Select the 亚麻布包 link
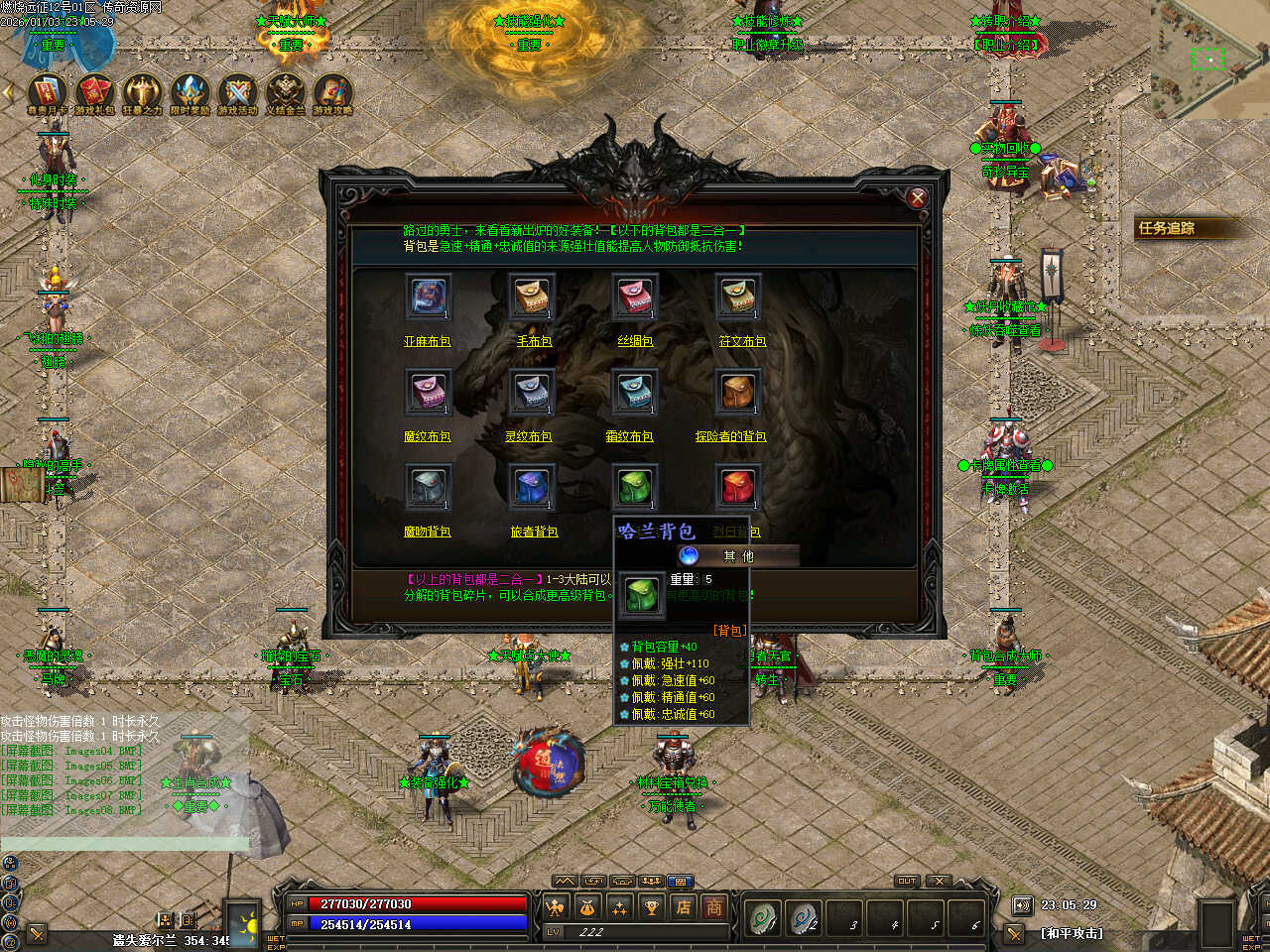 [428, 341]
